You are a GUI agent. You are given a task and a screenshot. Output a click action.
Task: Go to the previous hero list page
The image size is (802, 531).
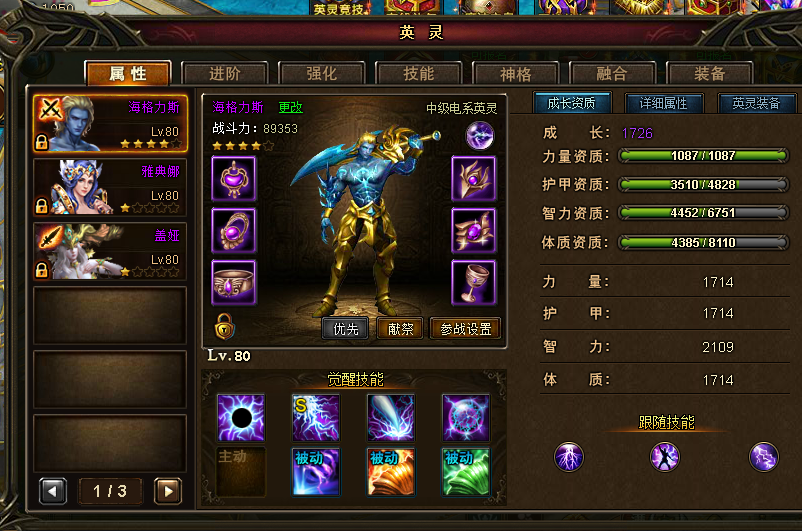click(52, 491)
